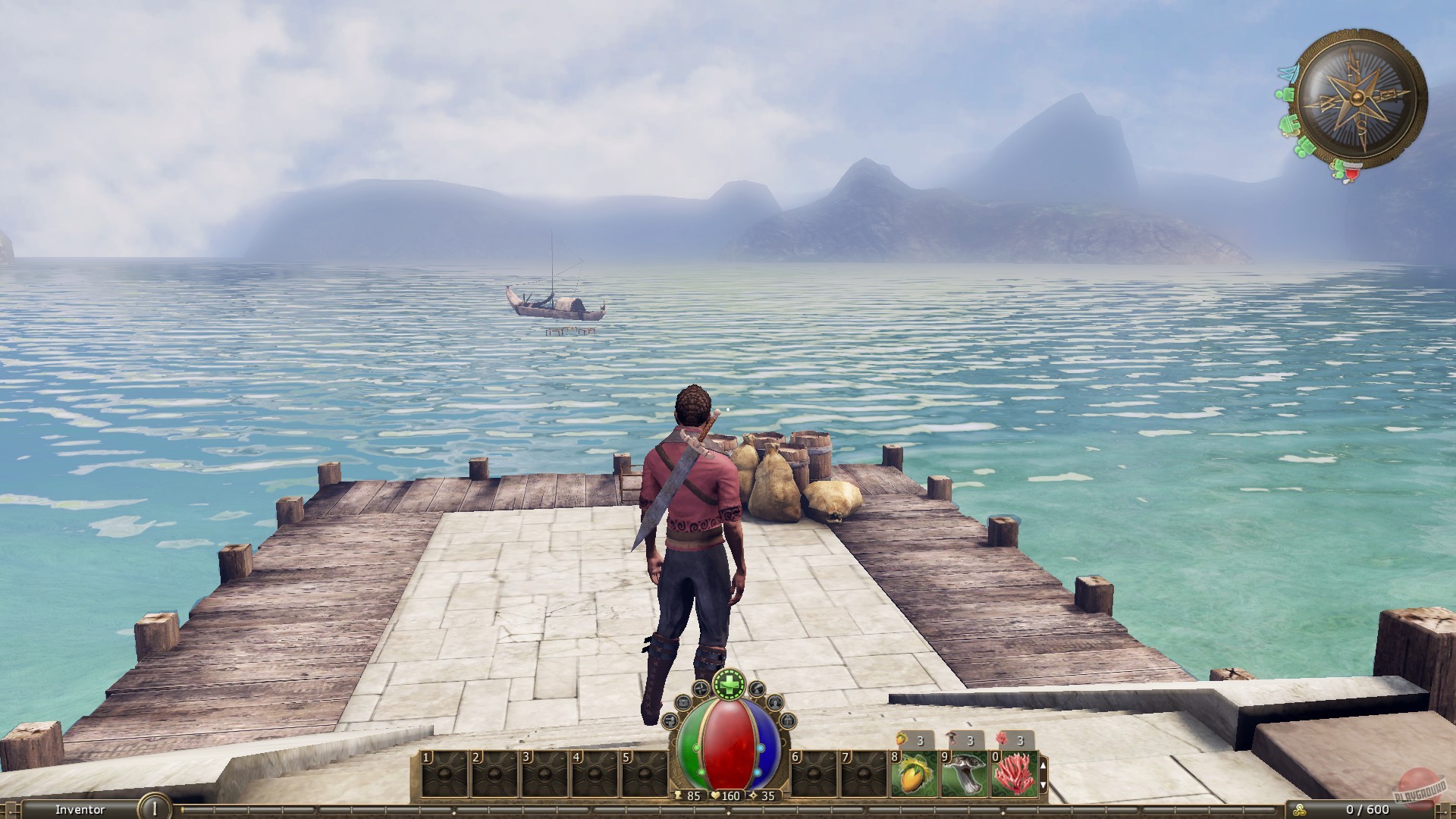Click the building icon right of the health orb
Image resolution: width=1456 pixels, height=819 pixels.
click(x=788, y=720)
